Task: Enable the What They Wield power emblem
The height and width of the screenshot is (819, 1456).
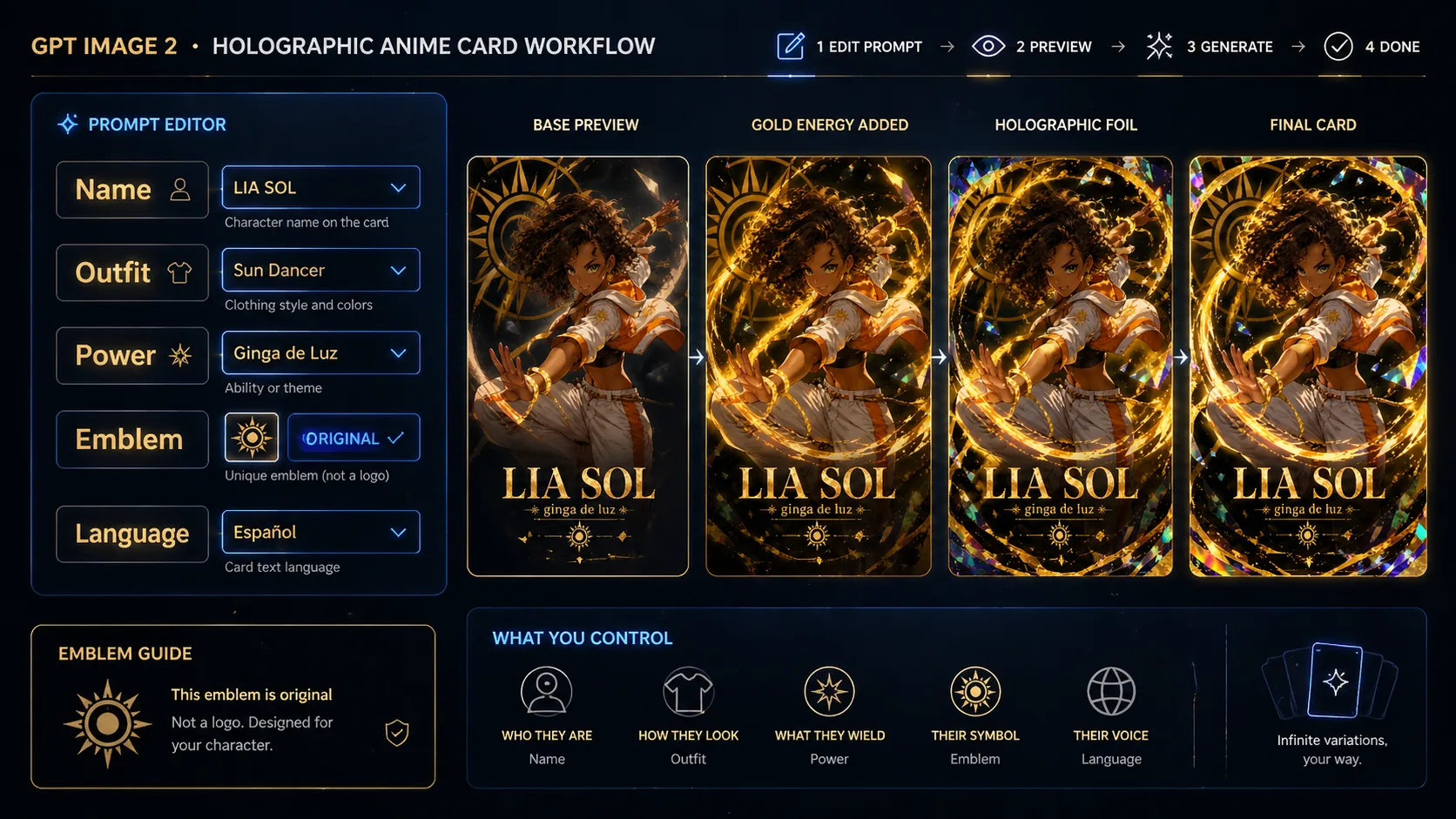Action: tap(828, 692)
